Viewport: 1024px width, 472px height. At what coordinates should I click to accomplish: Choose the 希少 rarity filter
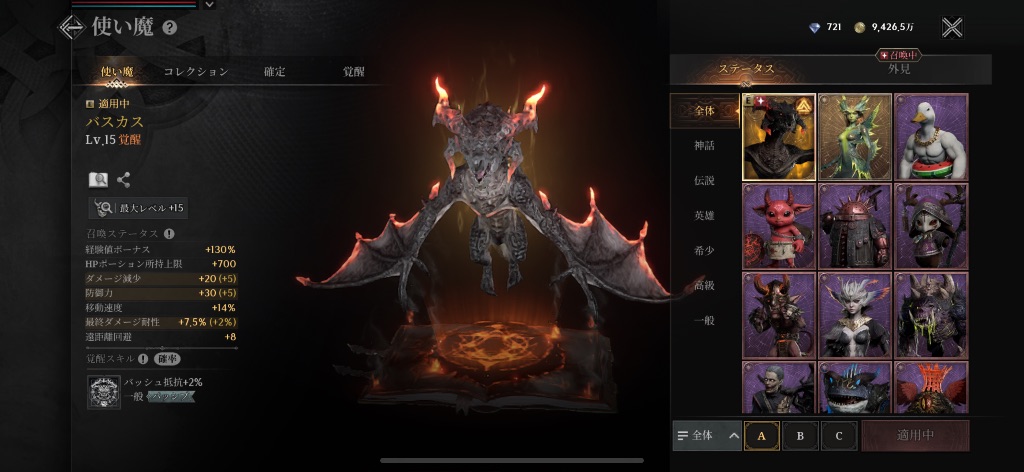(705, 250)
